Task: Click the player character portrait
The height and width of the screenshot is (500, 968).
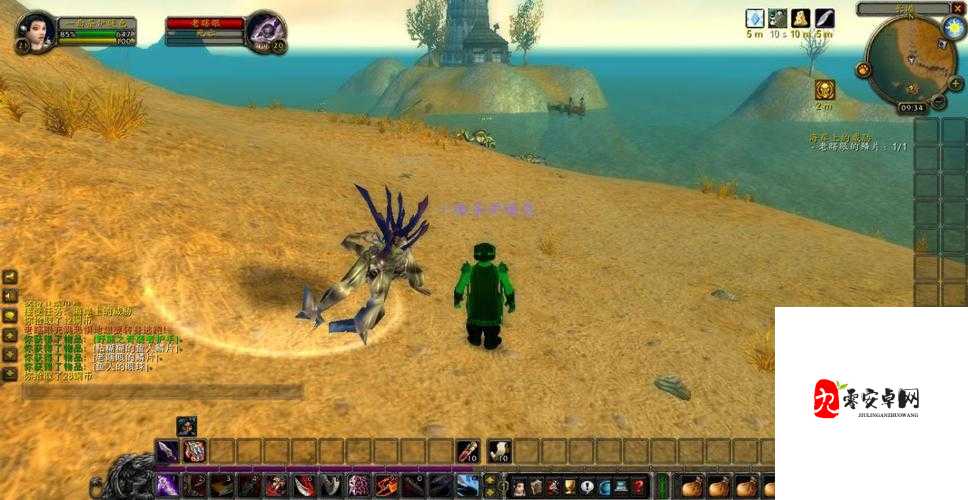Action: (x=35, y=32)
